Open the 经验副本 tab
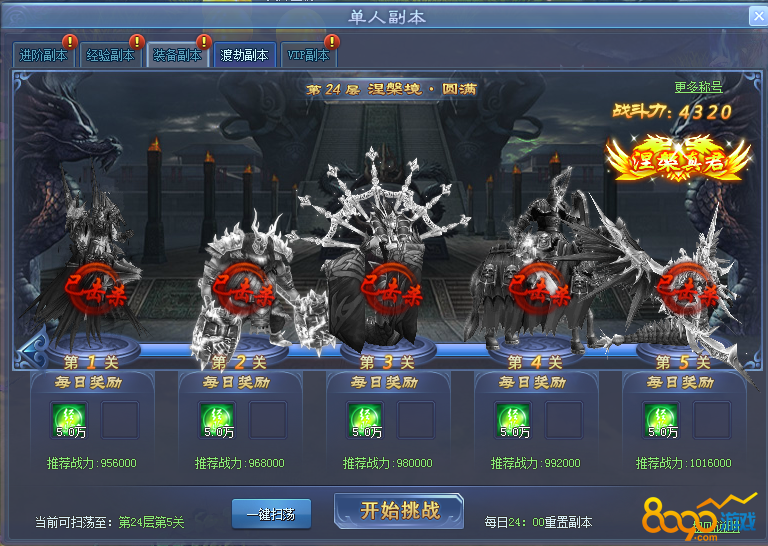Image resolution: width=768 pixels, height=546 pixels. tap(110, 56)
